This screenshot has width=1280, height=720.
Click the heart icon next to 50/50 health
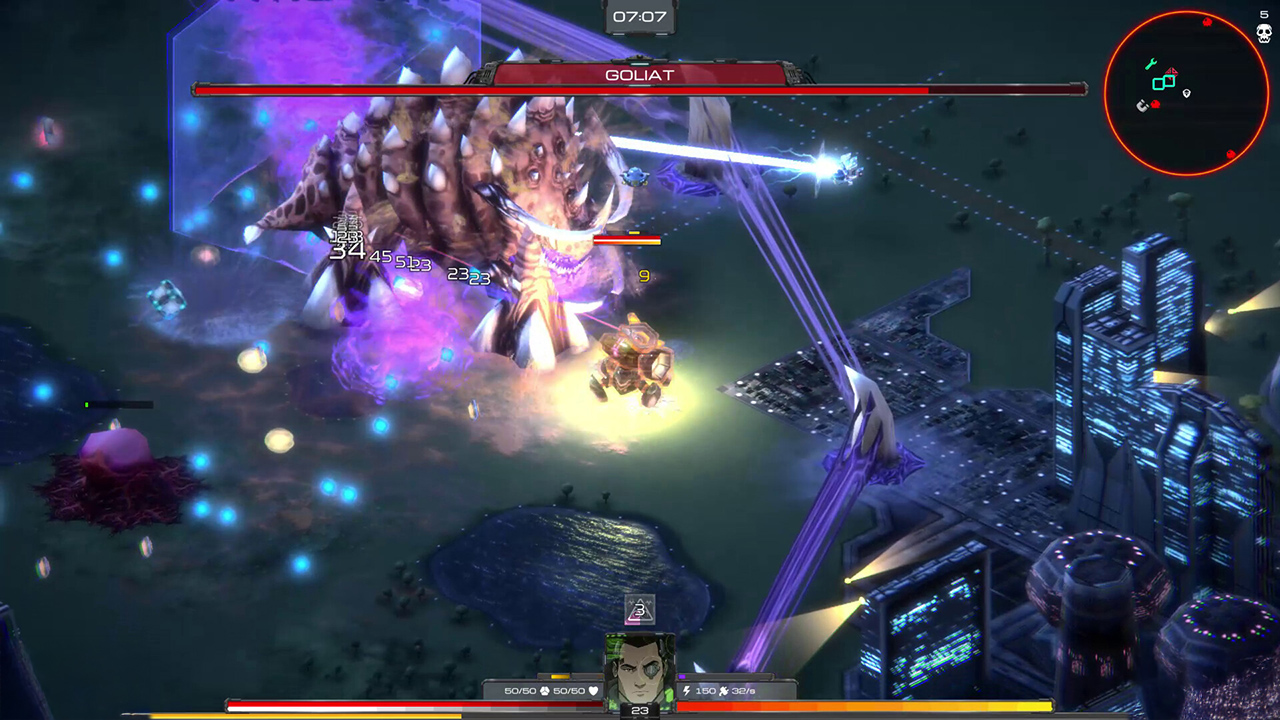coord(595,691)
